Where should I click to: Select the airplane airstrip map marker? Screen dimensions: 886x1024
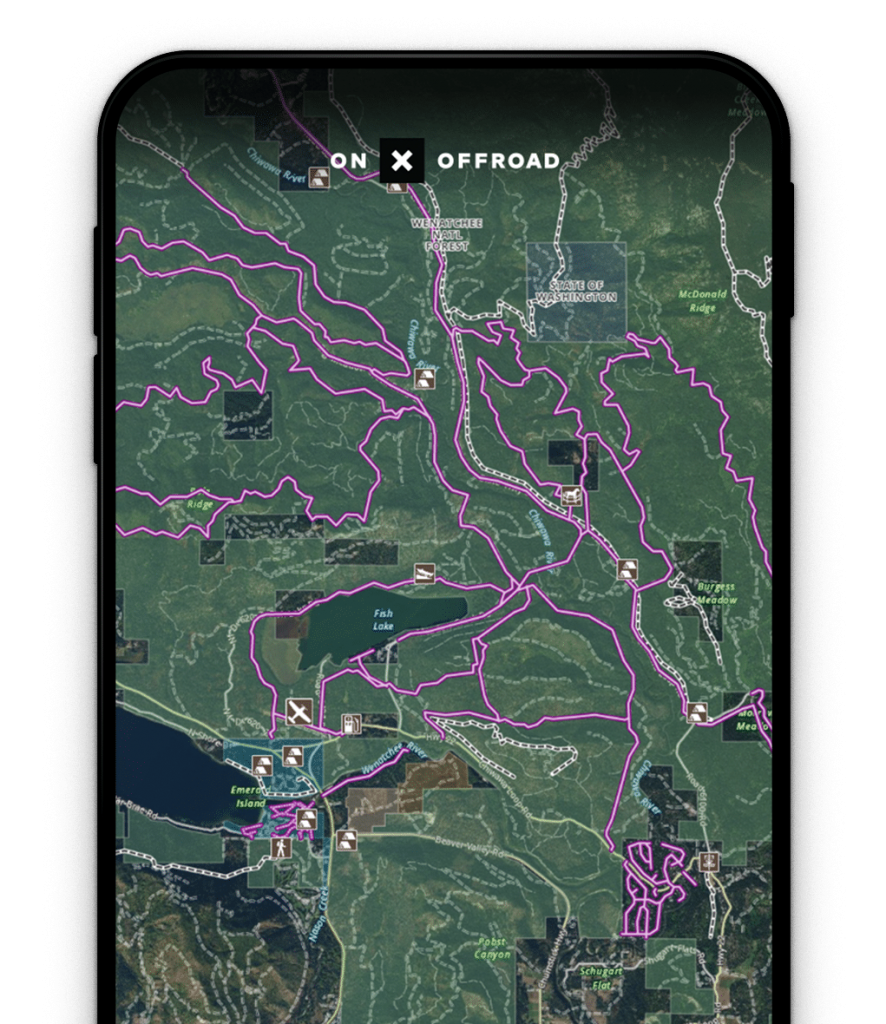click(298, 712)
